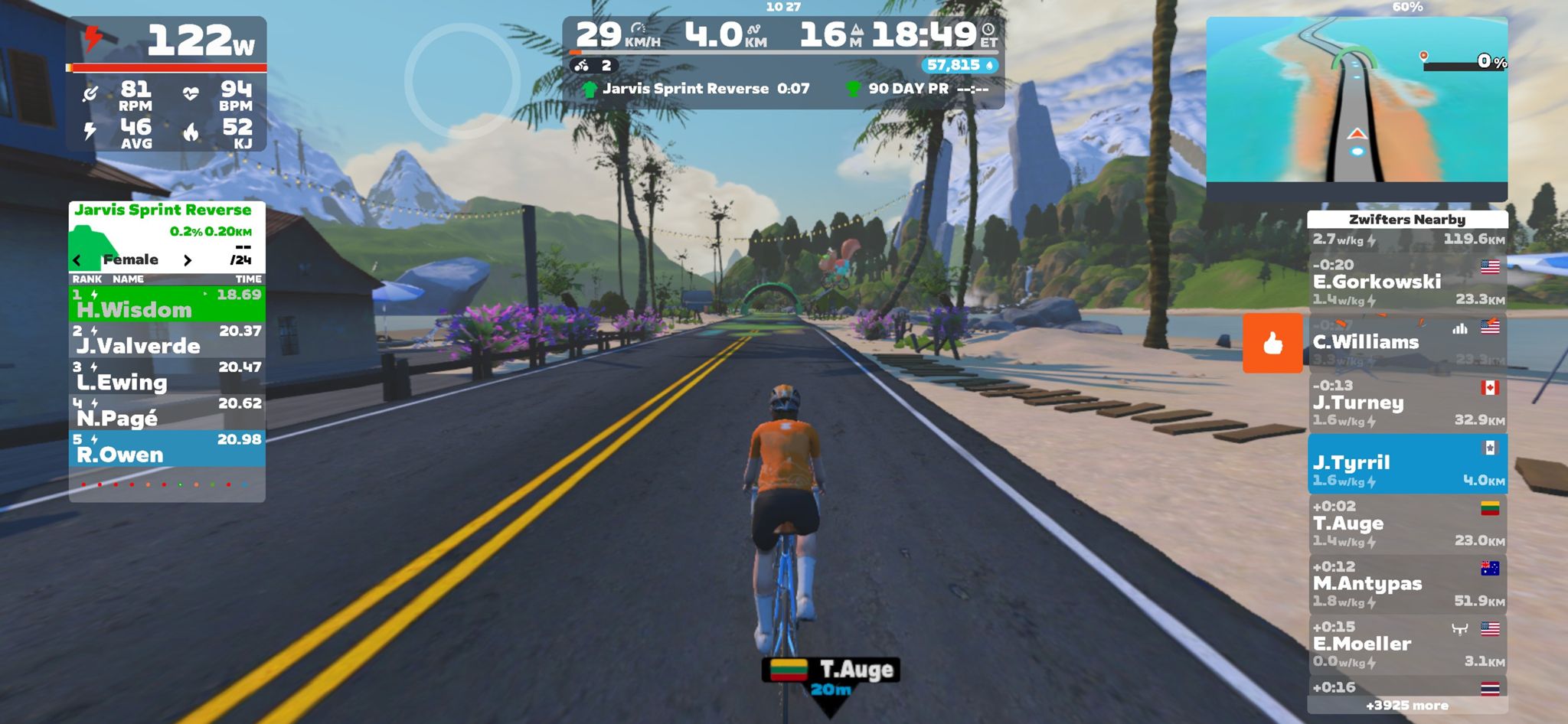The image size is (1568, 724).
Task: Choose E.Moeller in the nearby list
Action: [1407, 644]
